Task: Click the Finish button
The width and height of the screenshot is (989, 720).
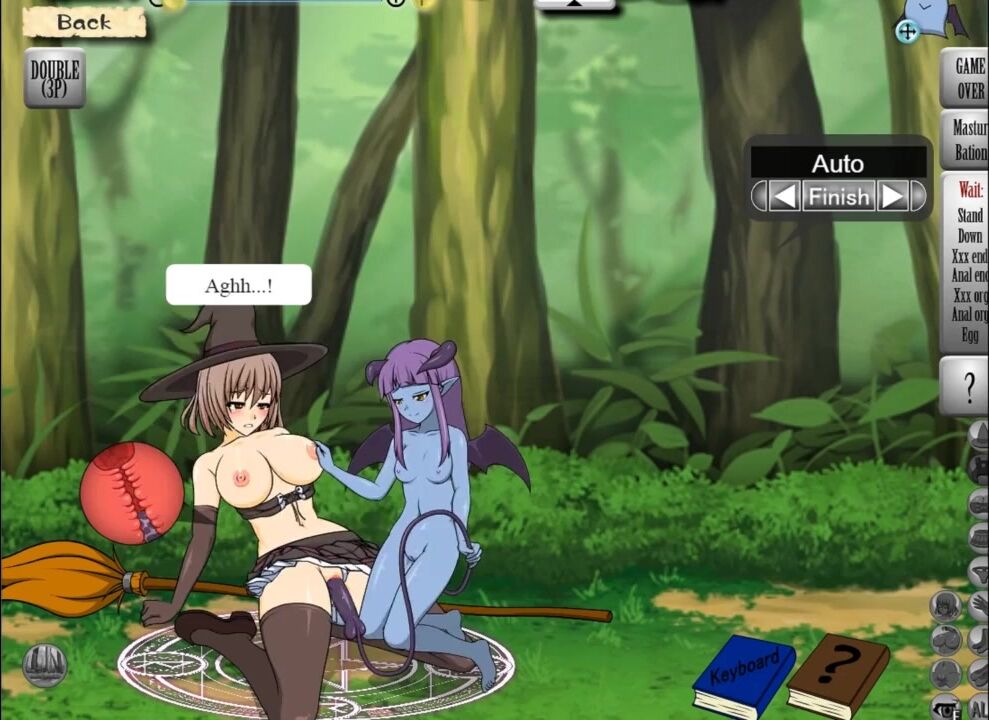Action: pyautogui.click(x=839, y=196)
